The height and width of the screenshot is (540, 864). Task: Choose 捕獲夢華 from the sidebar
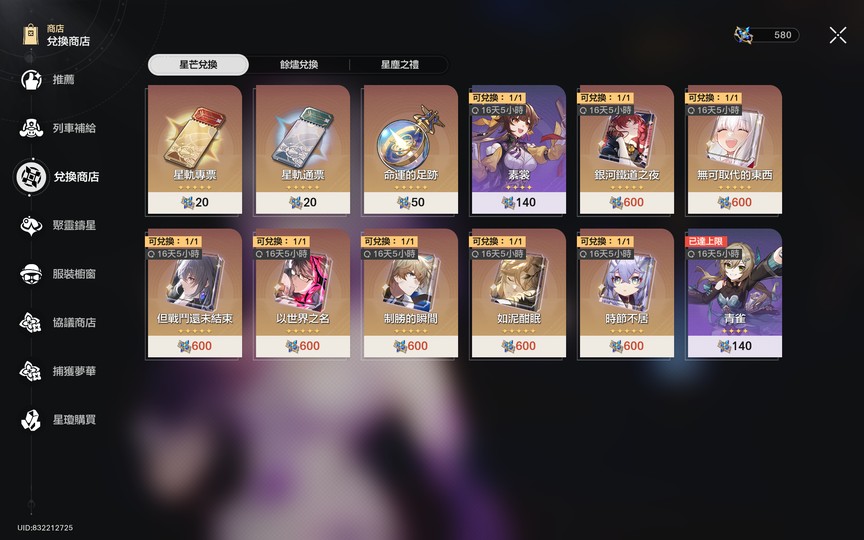pyautogui.click(x=73, y=371)
